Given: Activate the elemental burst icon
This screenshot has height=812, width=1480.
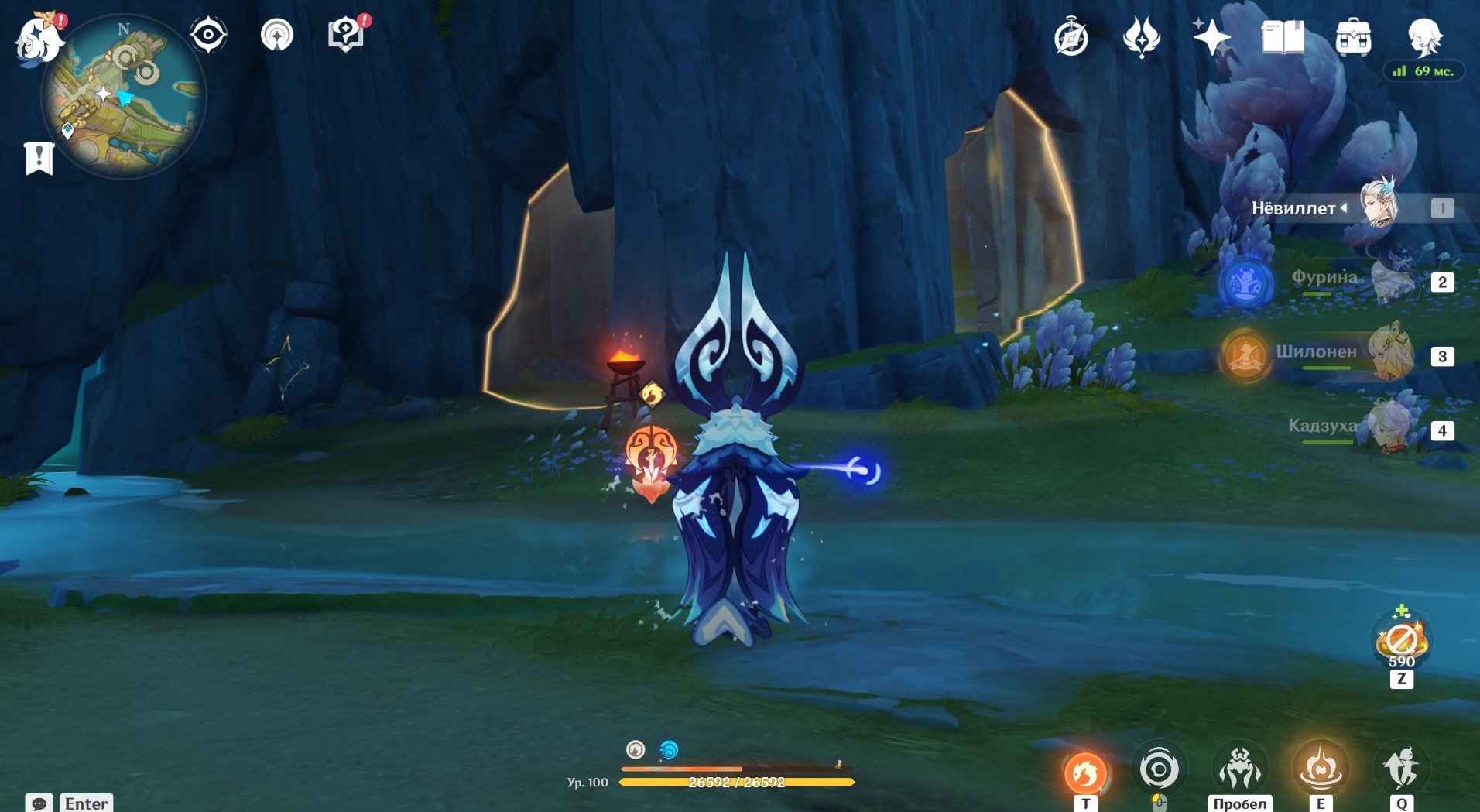Looking at the screenshot, I should point(1402,769).
